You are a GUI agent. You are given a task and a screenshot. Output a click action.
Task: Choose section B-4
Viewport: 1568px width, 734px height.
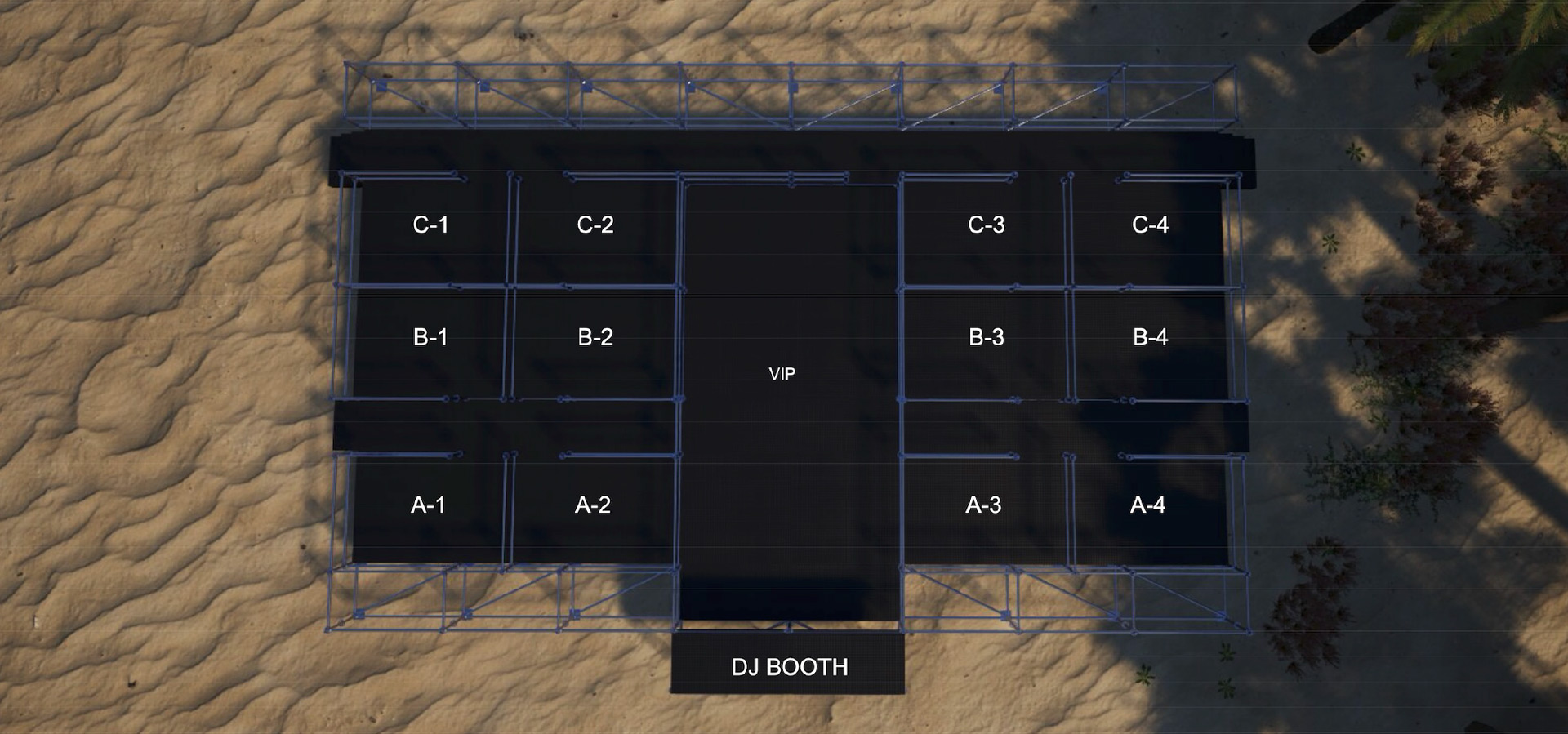click(x=1150, y=337)
